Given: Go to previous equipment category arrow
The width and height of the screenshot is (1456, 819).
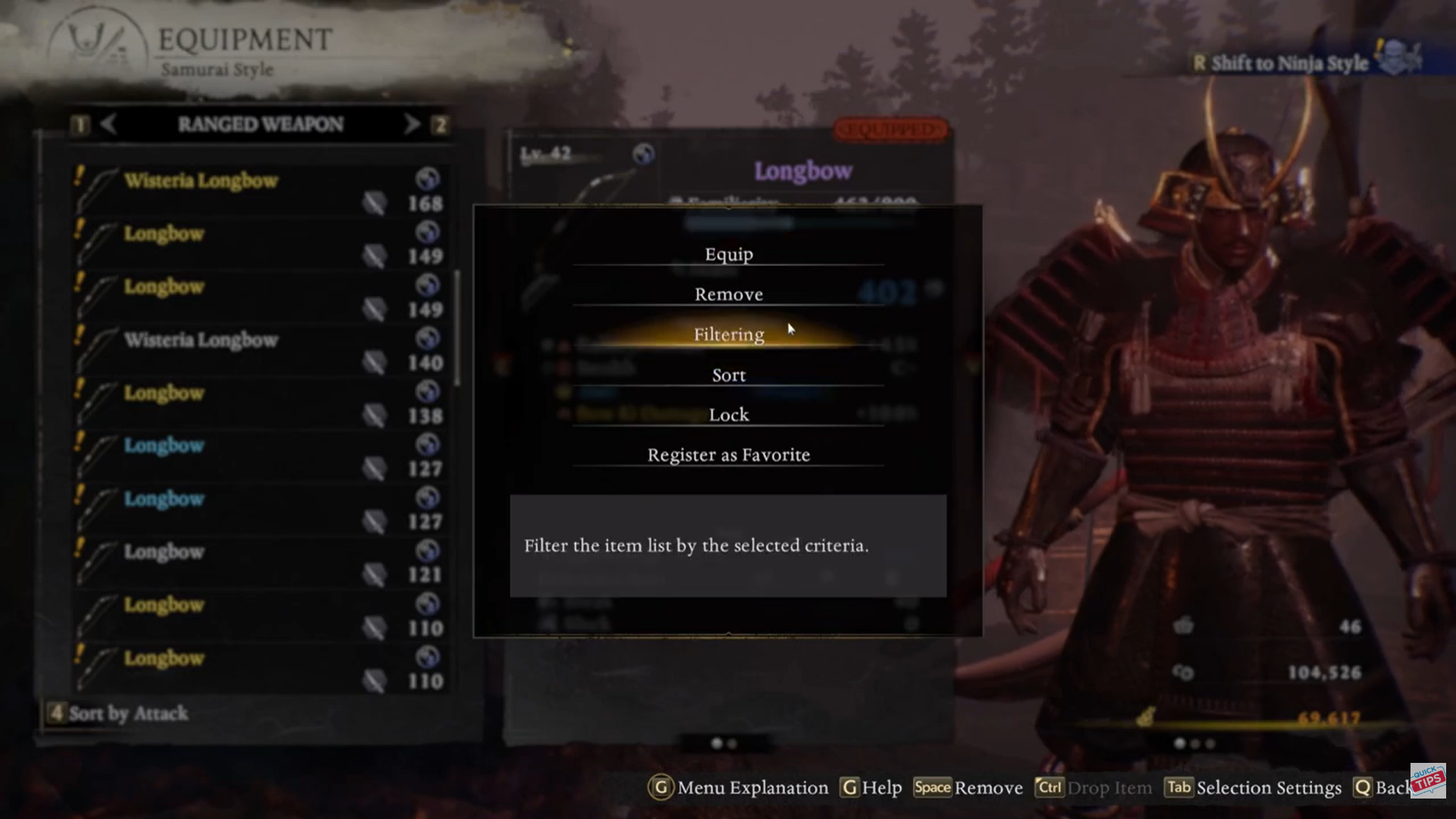Looking at the screenshot, I should pyautogui.click(x=108, y=124).
